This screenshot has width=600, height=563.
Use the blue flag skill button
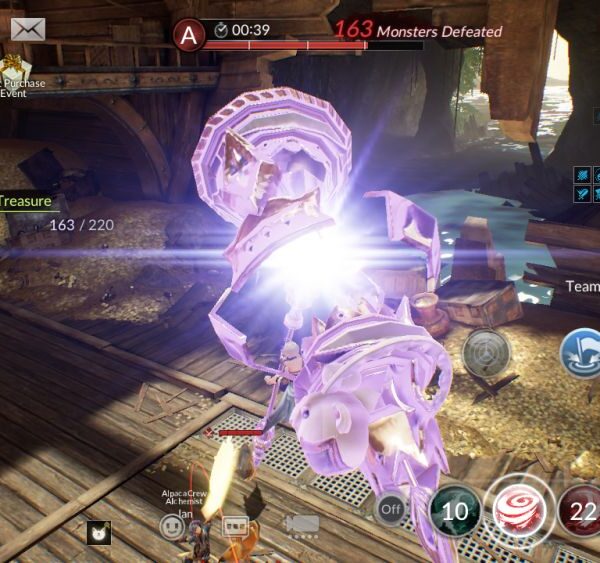point(582,352)
